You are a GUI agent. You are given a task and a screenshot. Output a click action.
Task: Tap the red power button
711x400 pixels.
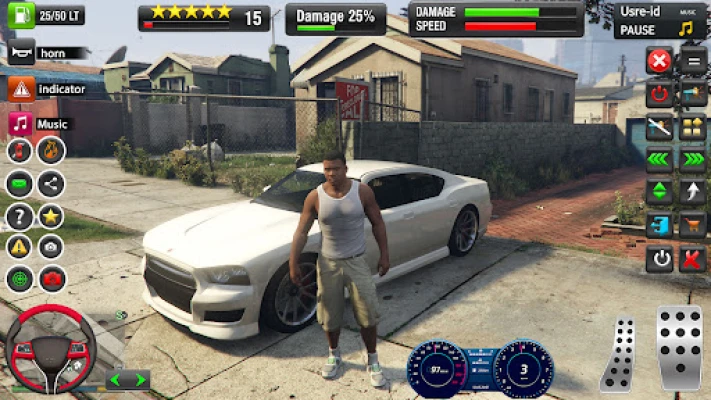pyautogui.click(x=658, y=95)
